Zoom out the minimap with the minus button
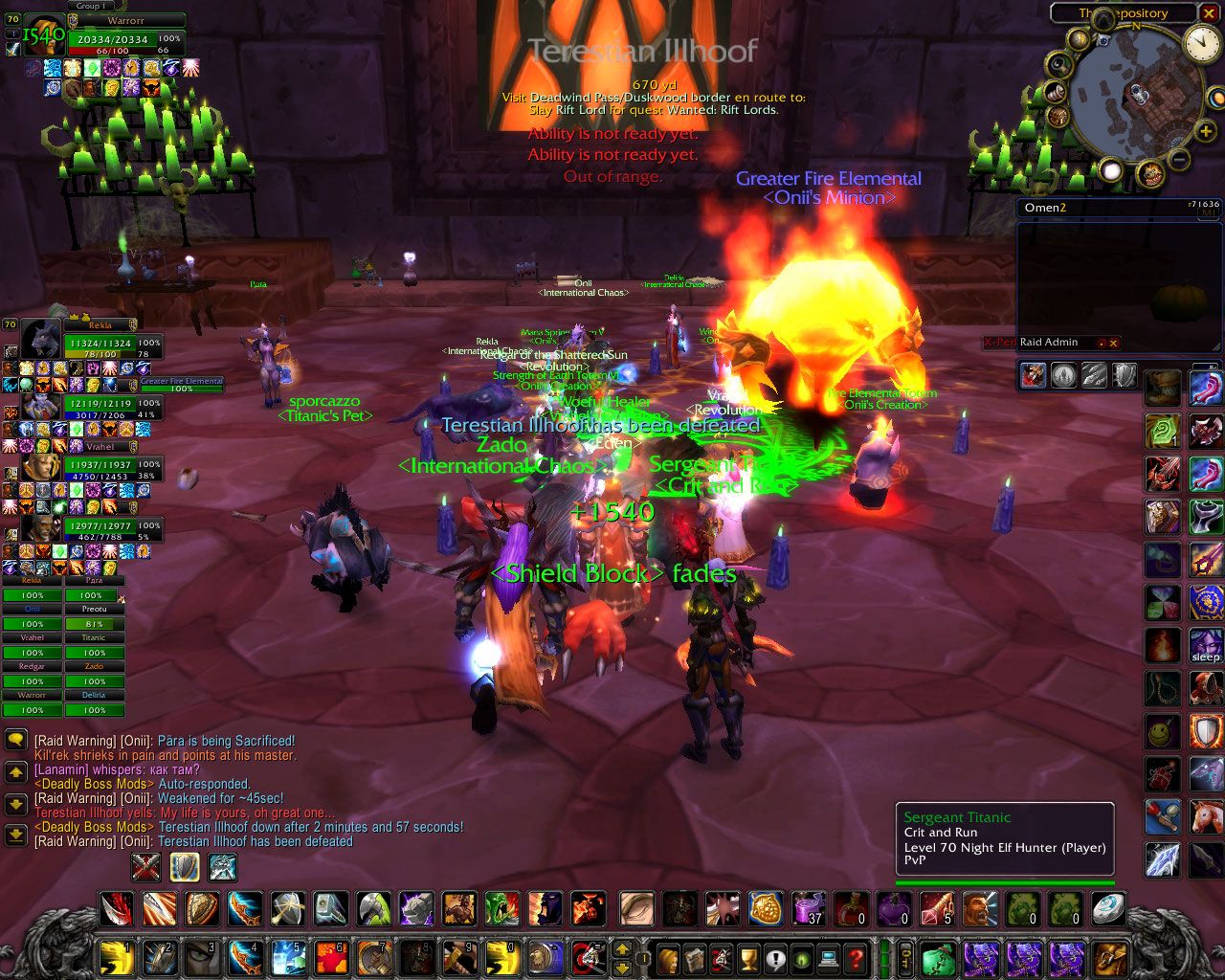The height and width of the screenshot is (980, 1225). tap(1179, 159)
